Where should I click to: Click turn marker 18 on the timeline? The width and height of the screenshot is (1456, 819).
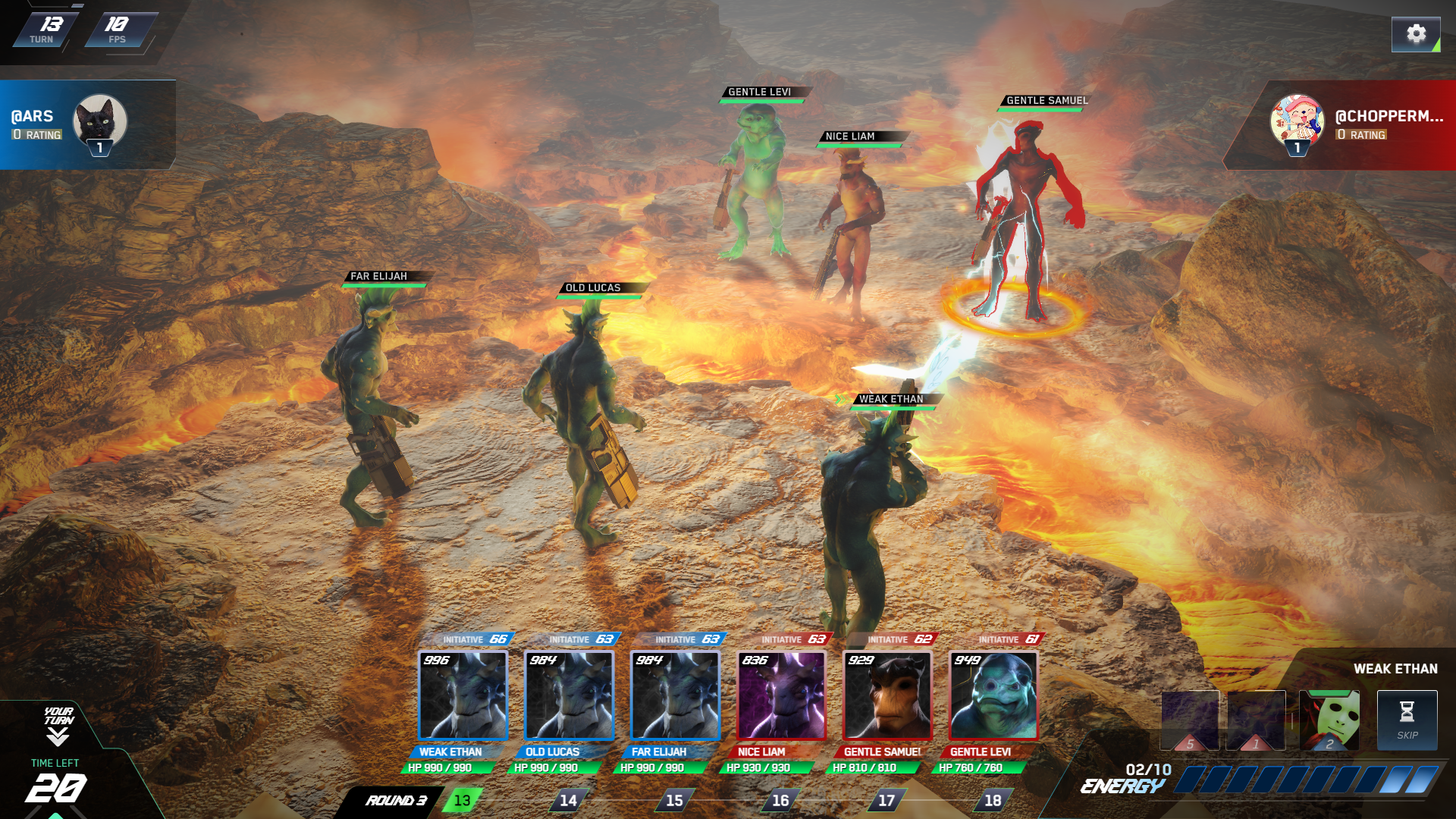pyautogui.click(x=993, y=800)
